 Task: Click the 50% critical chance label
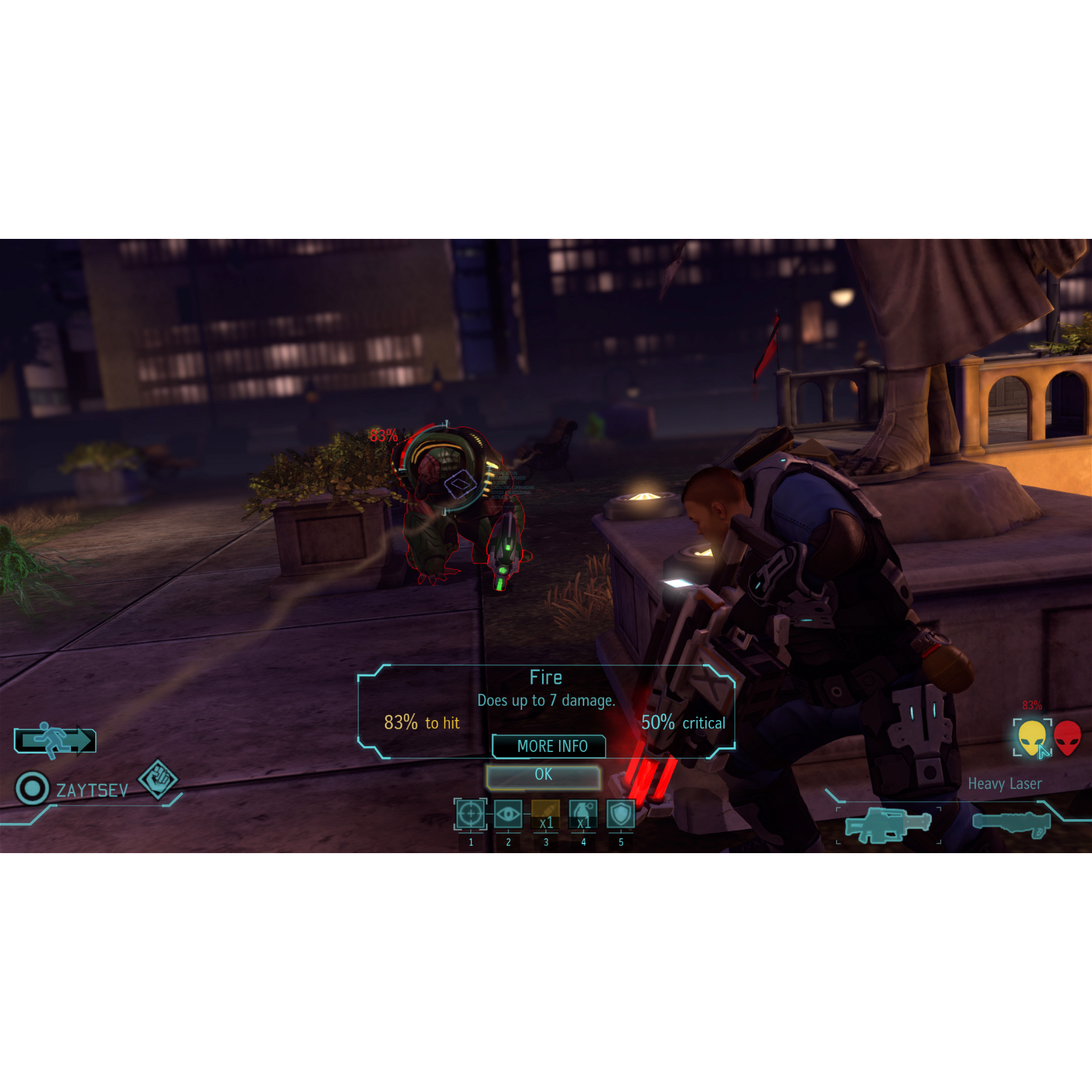(682, 722)
